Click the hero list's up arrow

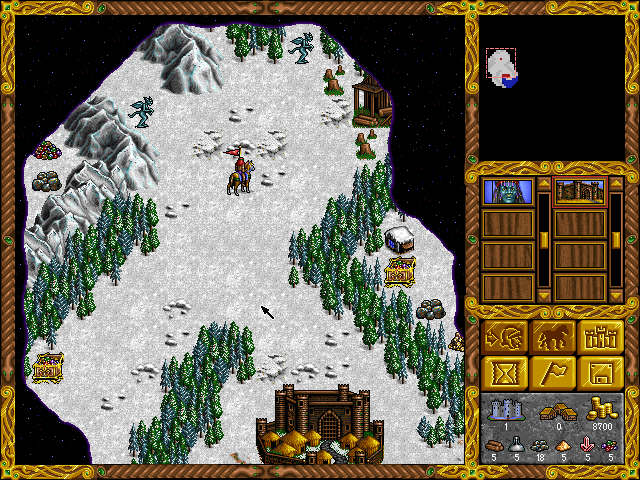(x=543, y=183)
